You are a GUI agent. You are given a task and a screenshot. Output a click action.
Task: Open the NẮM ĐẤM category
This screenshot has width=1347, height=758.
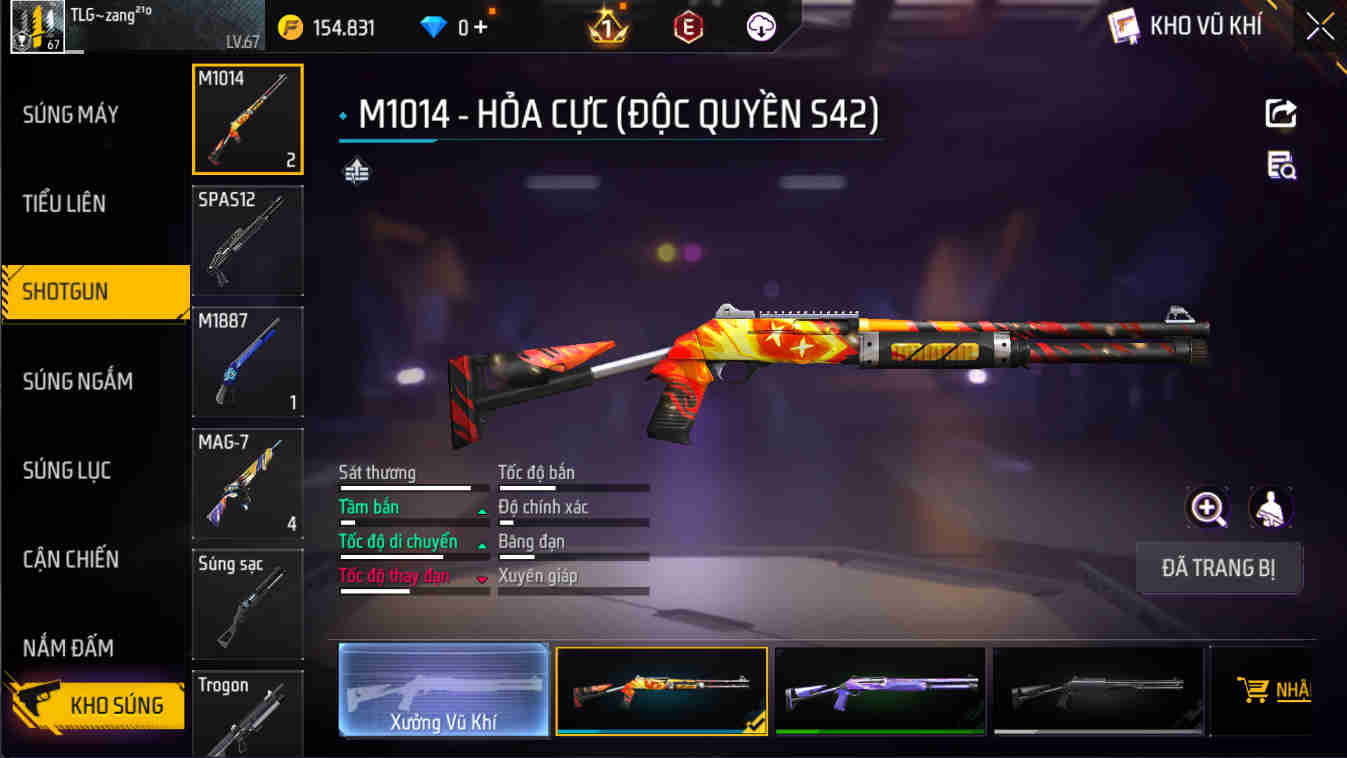[x=69, y=648]
